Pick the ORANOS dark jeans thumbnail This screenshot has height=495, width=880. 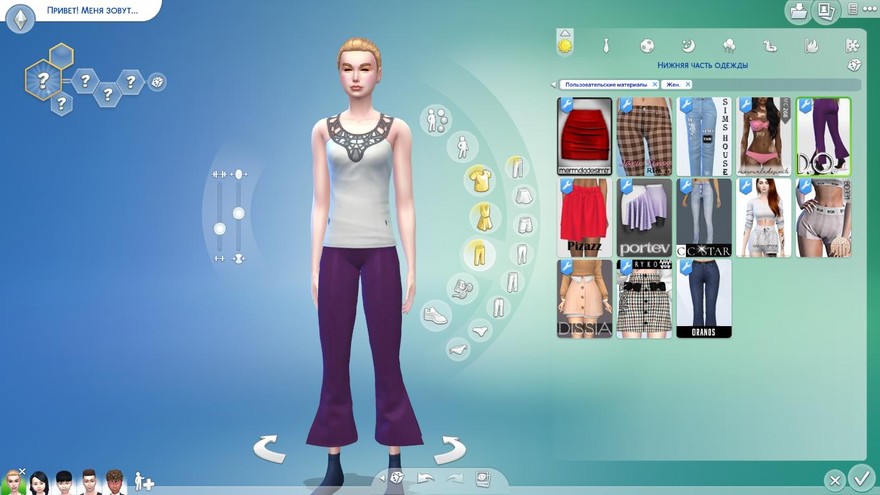pos(703,298)
